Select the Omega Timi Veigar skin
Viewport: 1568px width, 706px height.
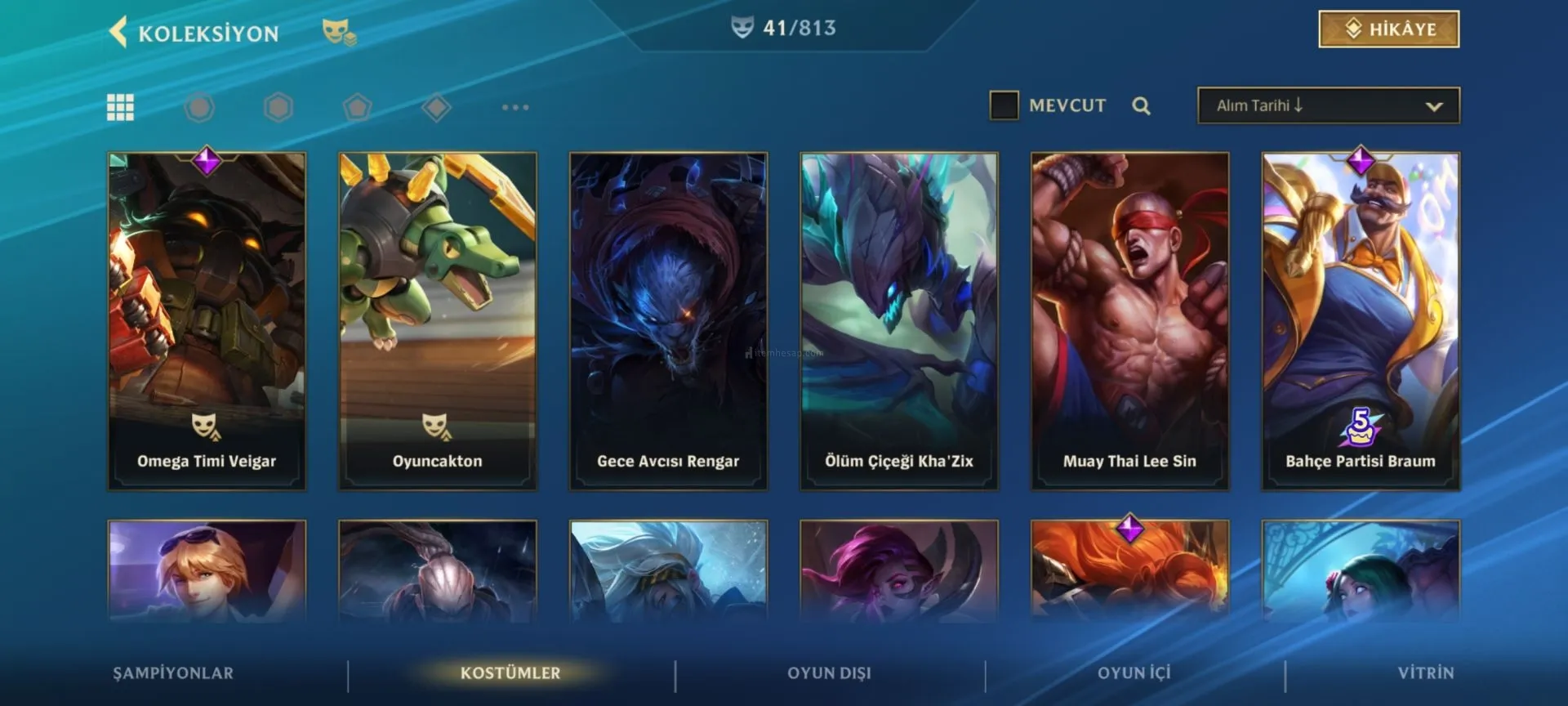pos(207,320)
